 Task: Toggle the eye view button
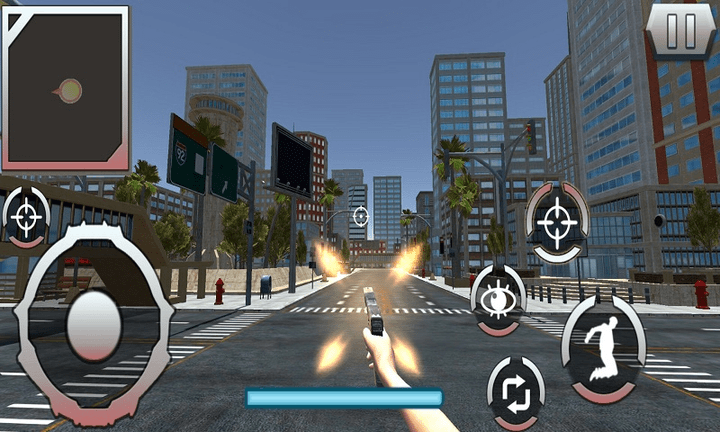(497, 299)
